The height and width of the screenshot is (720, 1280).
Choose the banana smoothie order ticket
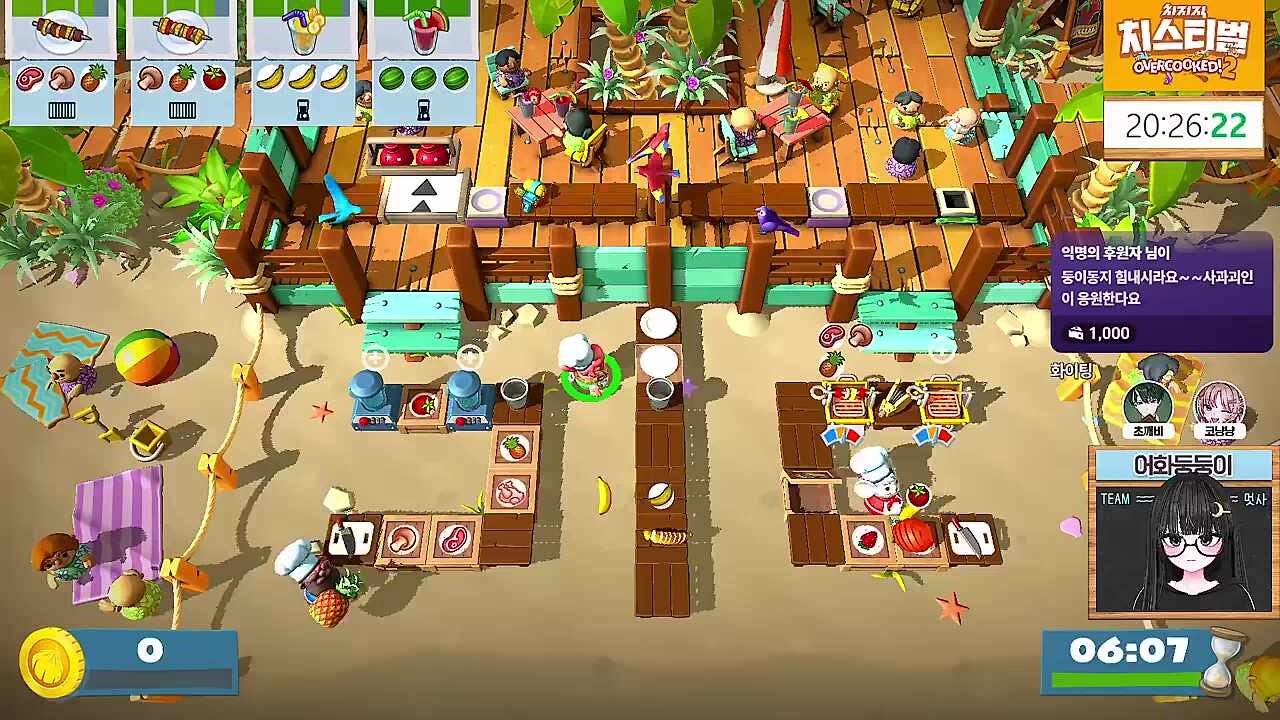tap(302, 60)
